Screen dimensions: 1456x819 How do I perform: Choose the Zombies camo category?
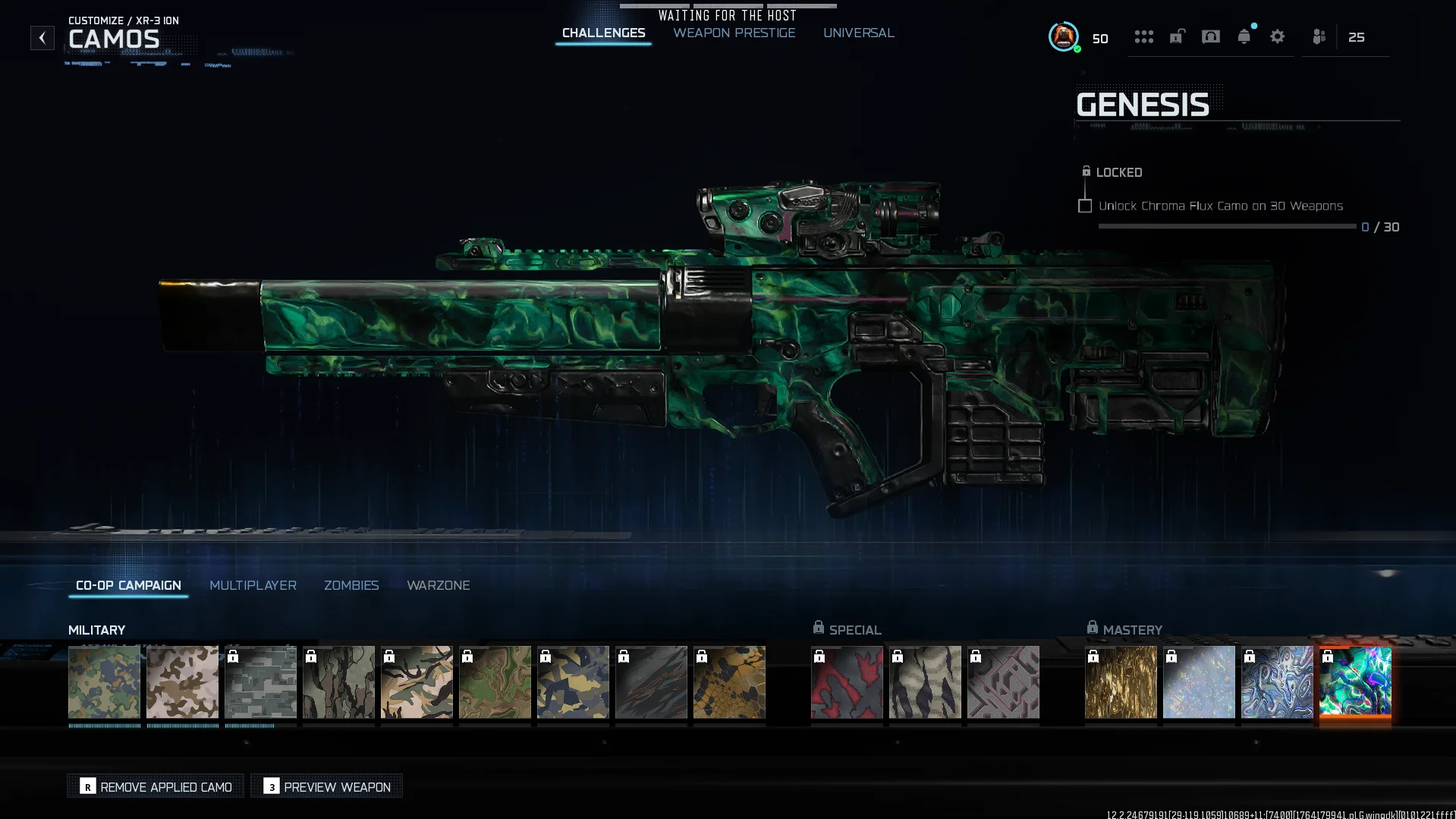(351, 585)
